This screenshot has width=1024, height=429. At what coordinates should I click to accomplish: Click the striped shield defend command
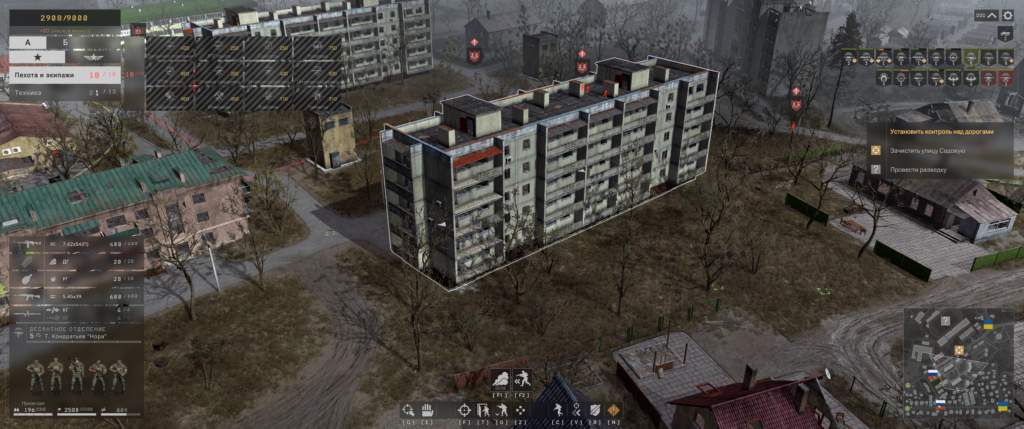pos(595,410)
